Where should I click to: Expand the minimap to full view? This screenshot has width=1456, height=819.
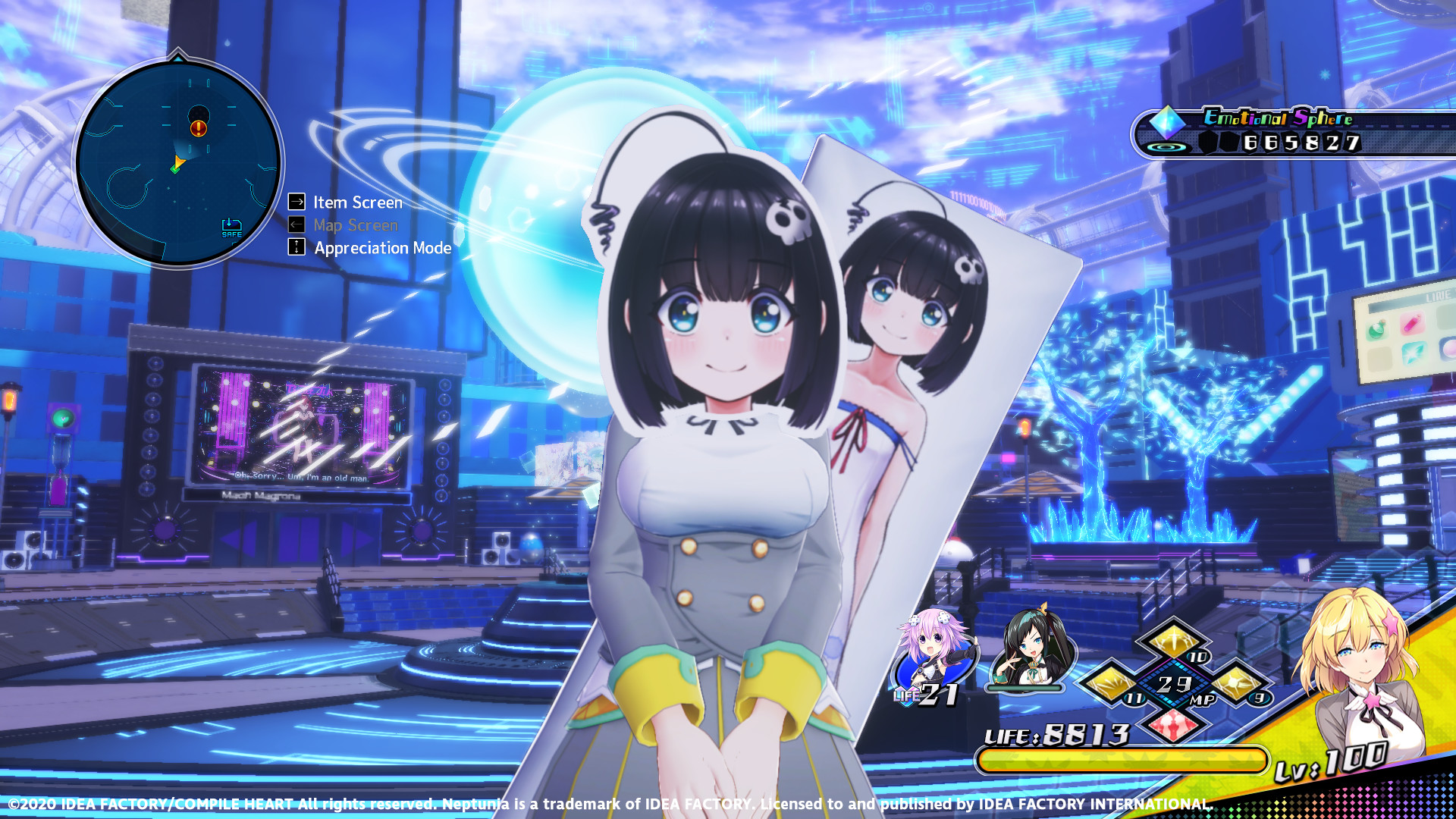click(x=179, y=159)
